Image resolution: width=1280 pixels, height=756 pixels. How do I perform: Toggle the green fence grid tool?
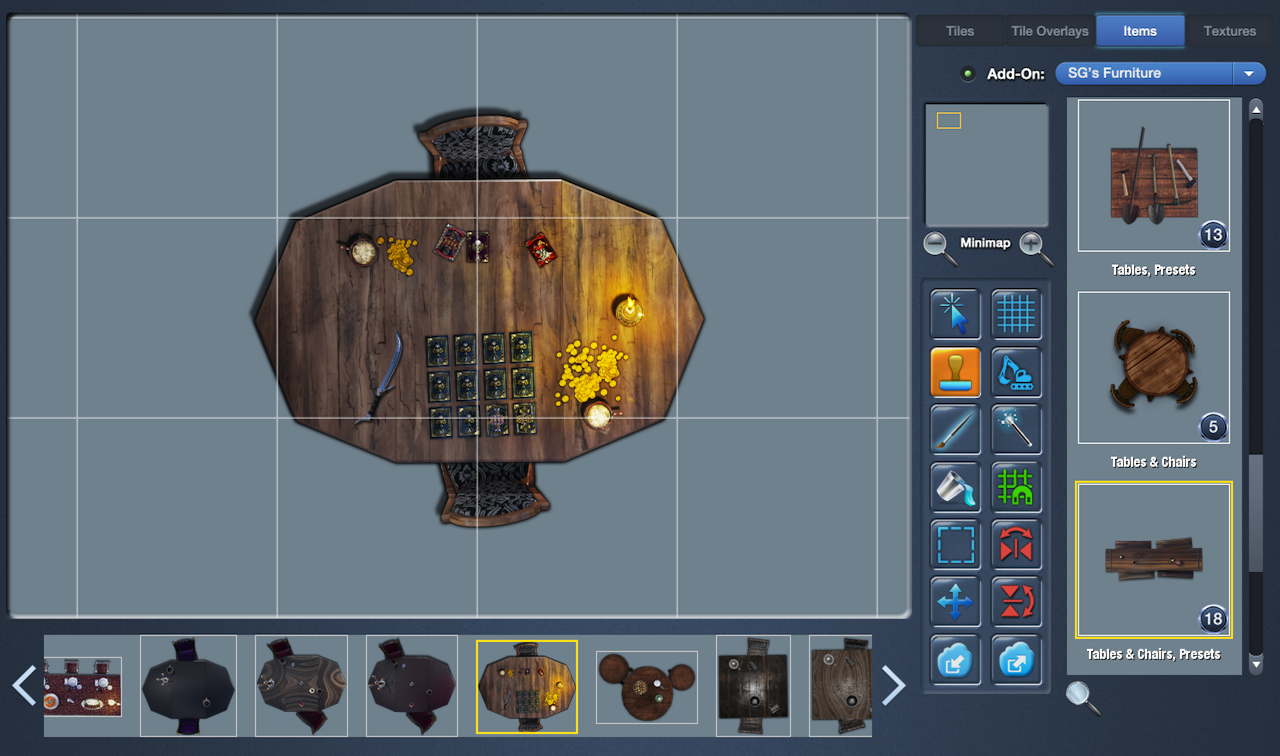[x=1016, y=488]
